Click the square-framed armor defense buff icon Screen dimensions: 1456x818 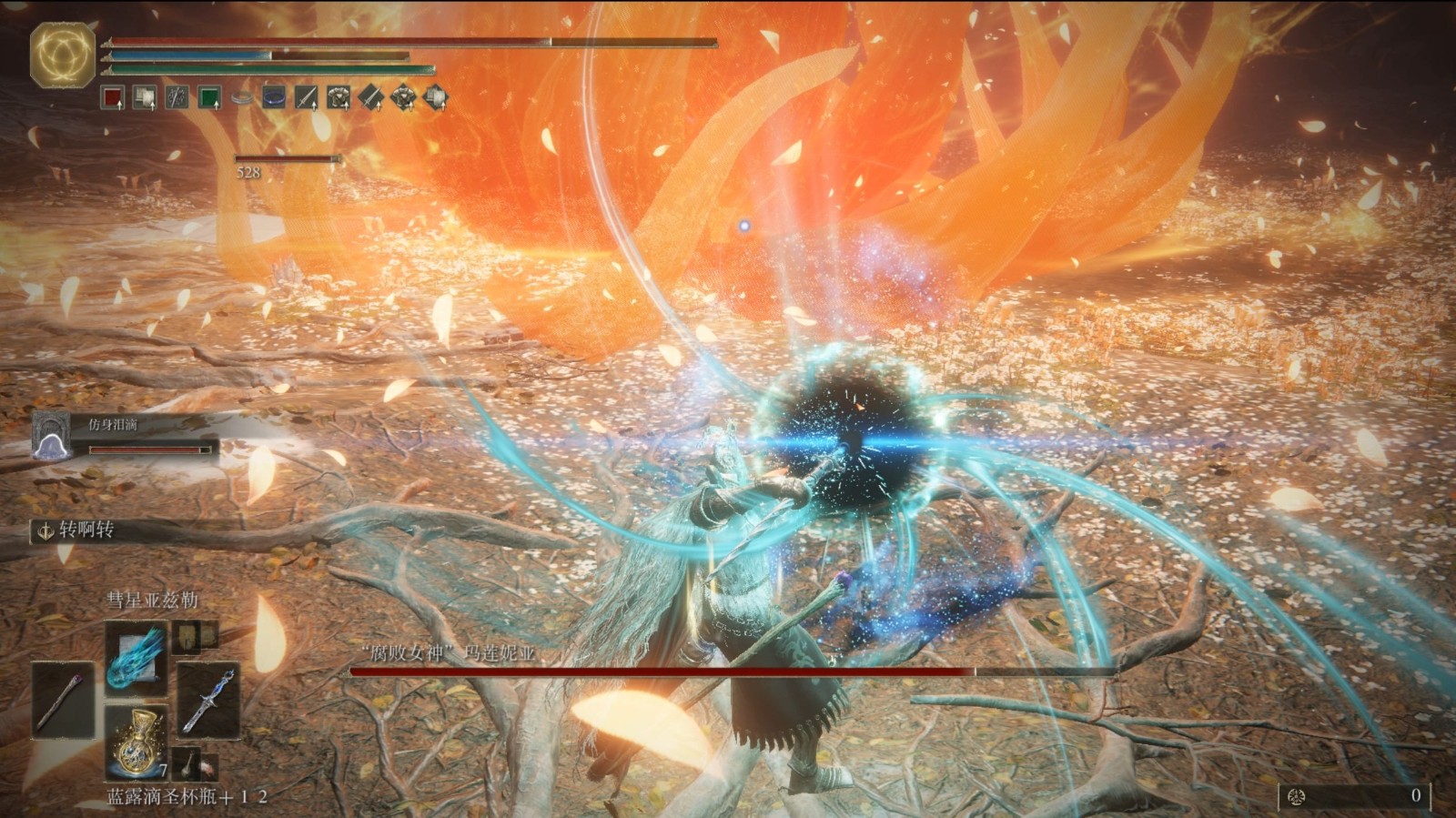coord(339,97)
